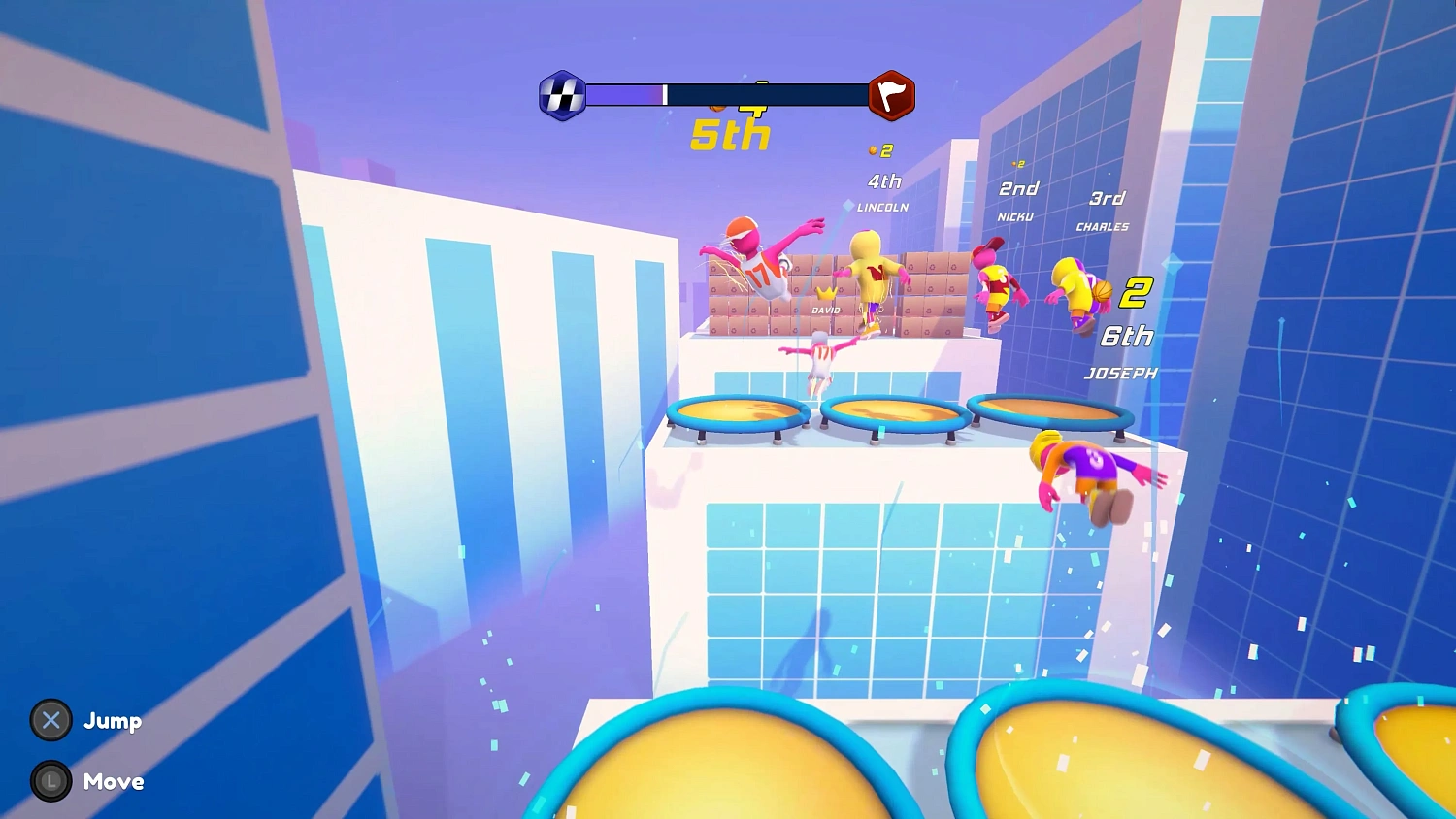Screen dimensions: 1456x819
Task: Click the L Move stick prompt icon
Action: (51, 780)
